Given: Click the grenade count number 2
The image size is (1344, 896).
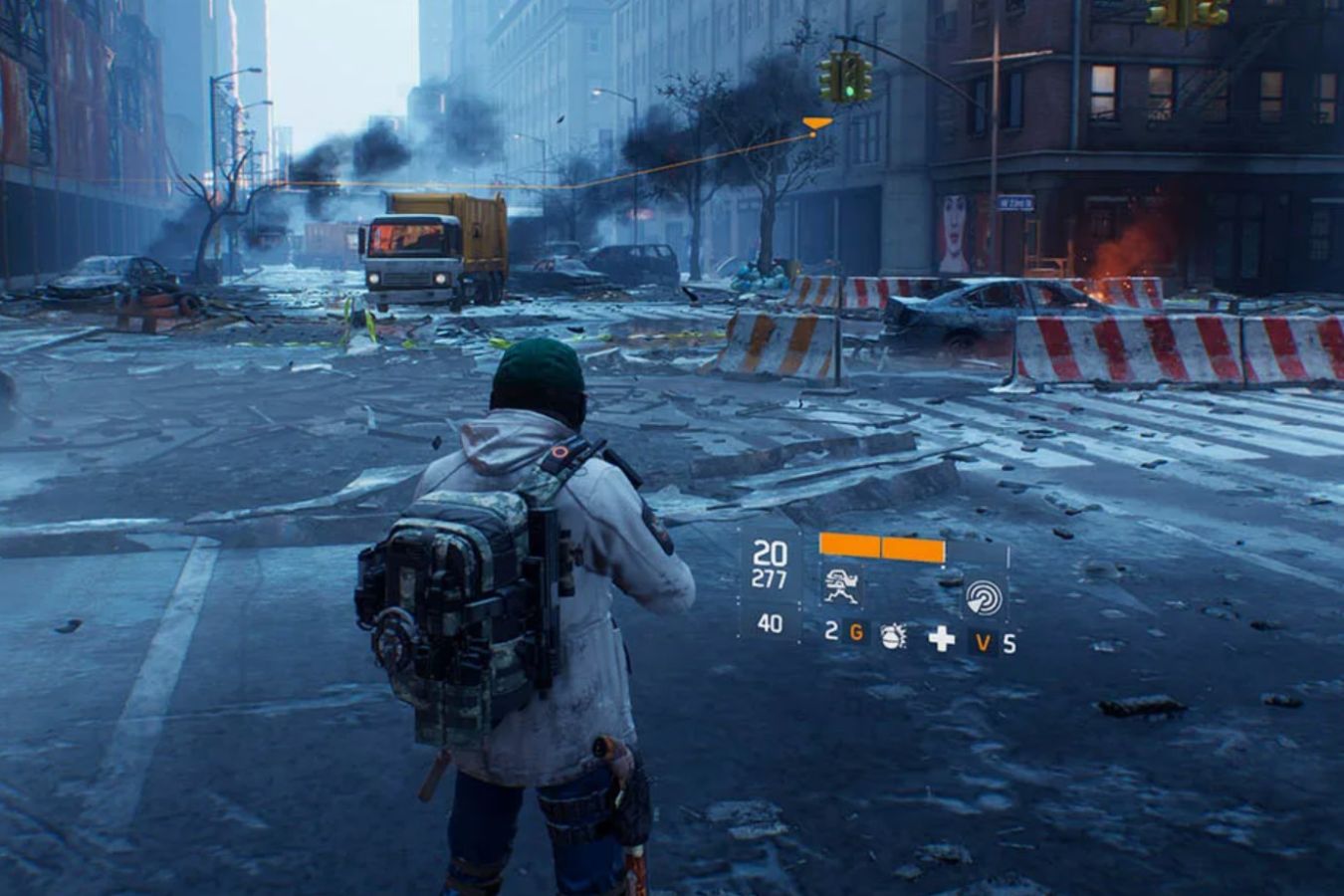Looking at the screenshot, I should [x=830, y=635].
